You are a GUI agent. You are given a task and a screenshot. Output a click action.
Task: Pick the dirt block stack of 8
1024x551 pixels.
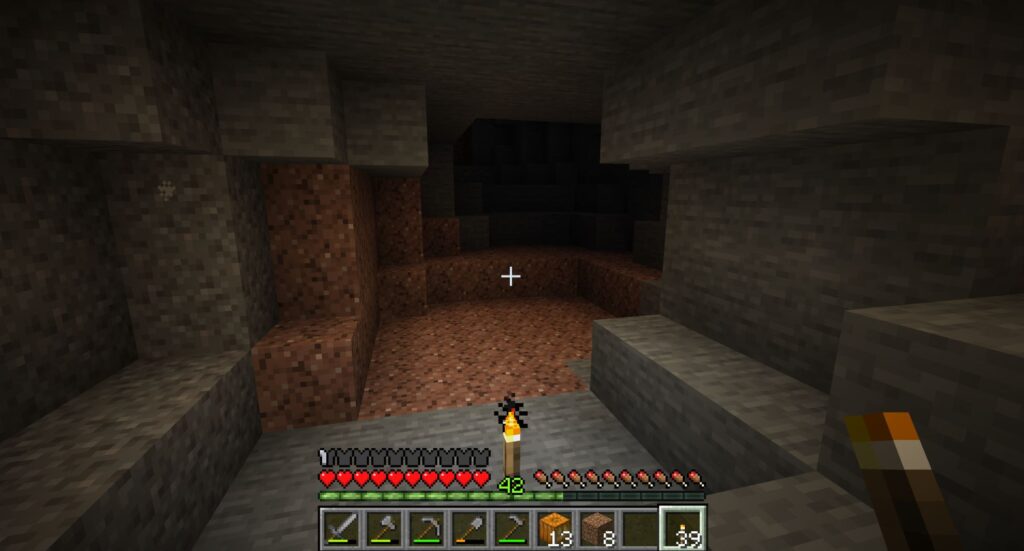(598, 527)
